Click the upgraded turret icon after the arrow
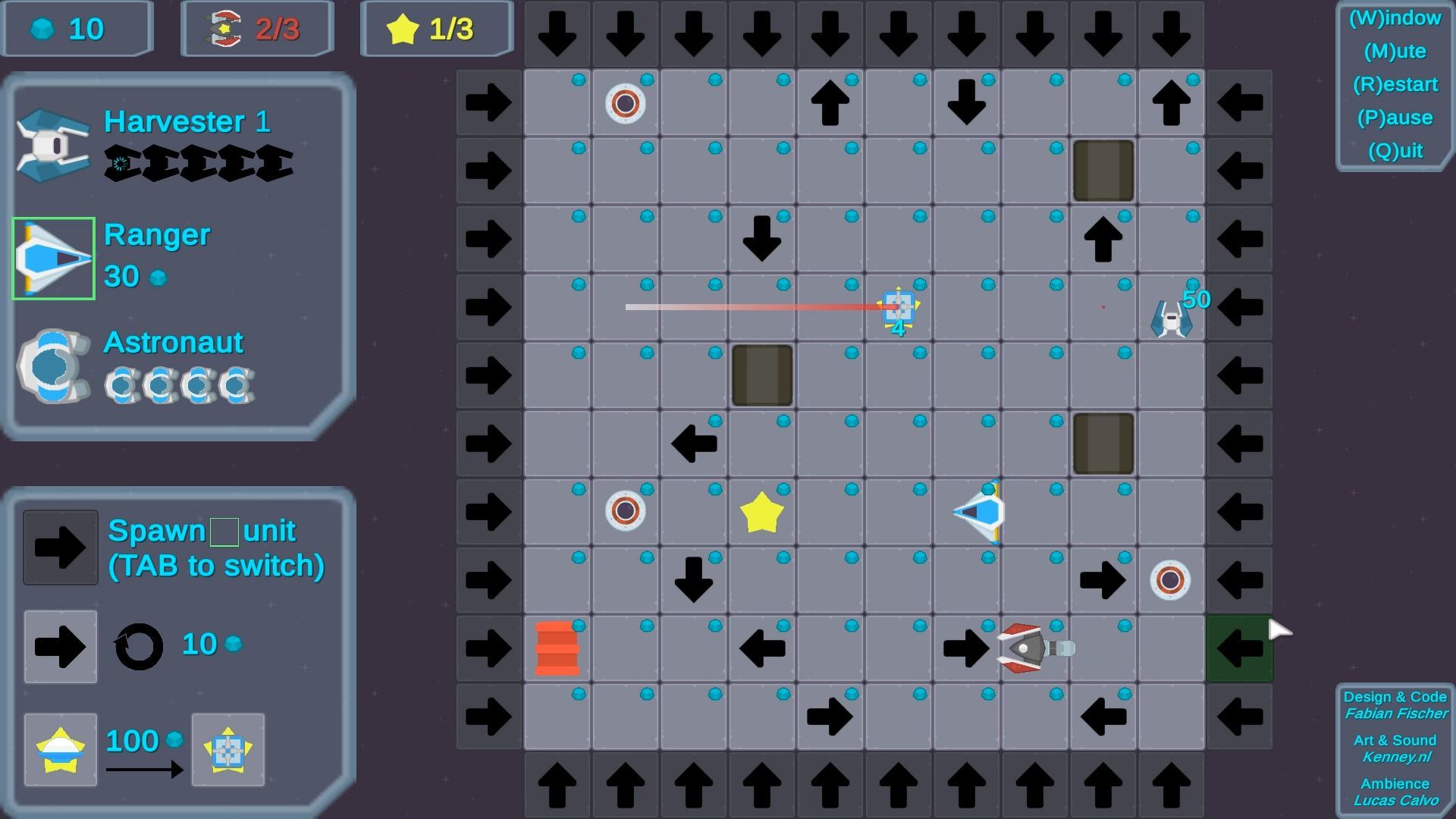 (227, 749)
